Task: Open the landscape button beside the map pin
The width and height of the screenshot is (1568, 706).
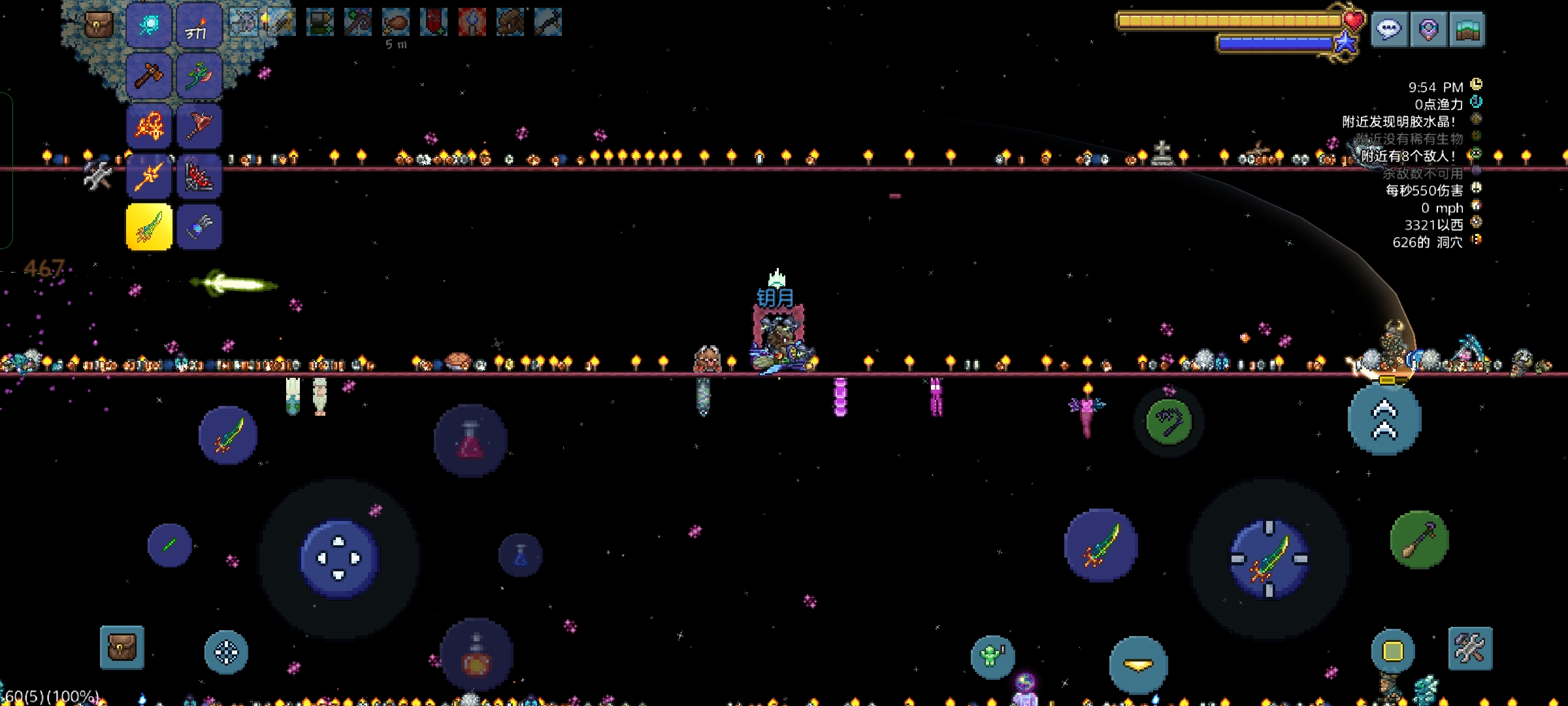Action: coord(1467,29)
